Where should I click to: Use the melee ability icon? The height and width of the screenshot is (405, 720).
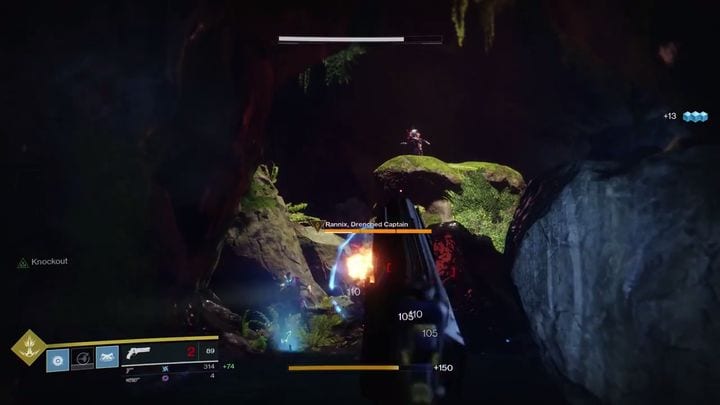pos(107,357)
